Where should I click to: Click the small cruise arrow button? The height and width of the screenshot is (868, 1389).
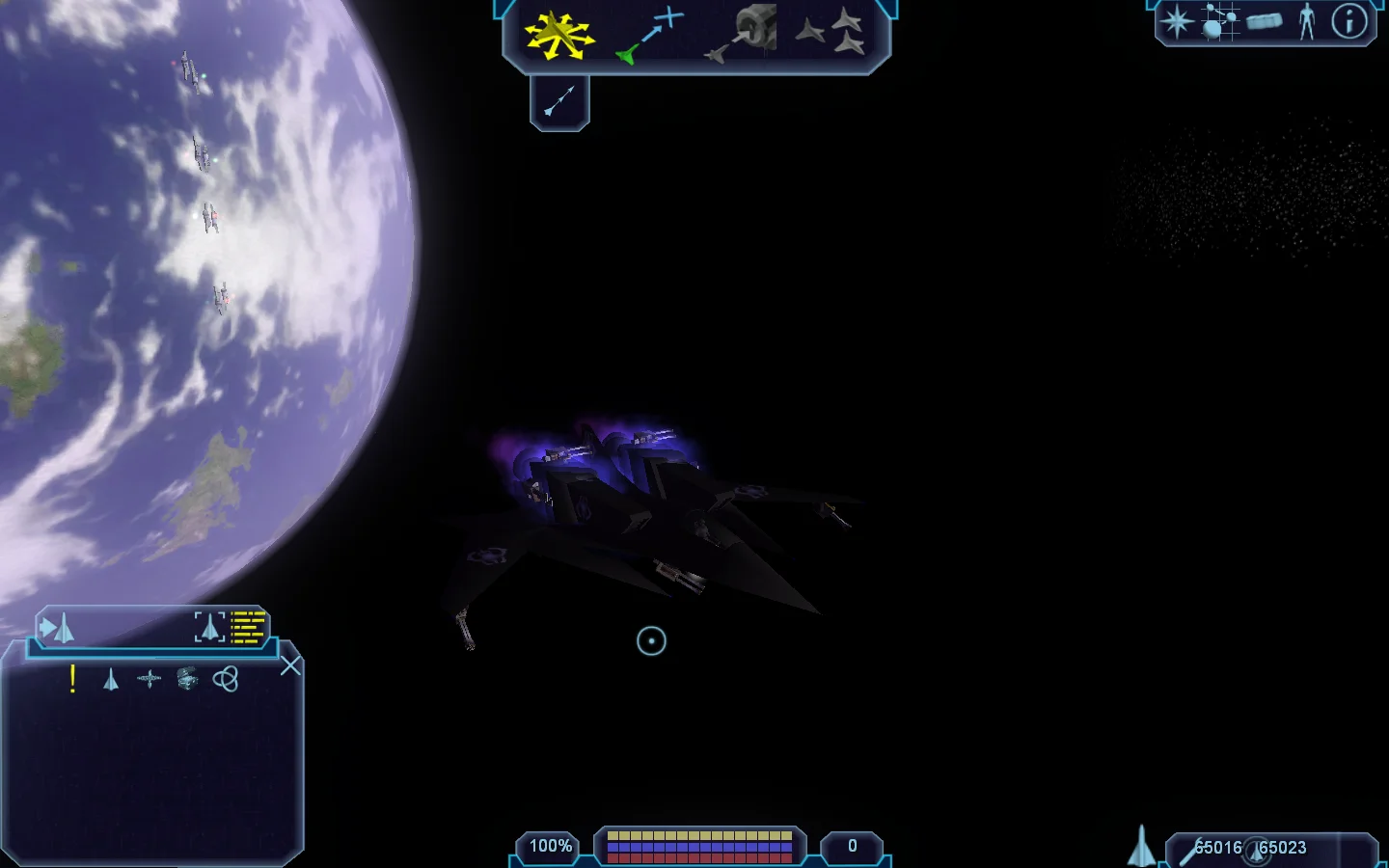tap(559, 101)
